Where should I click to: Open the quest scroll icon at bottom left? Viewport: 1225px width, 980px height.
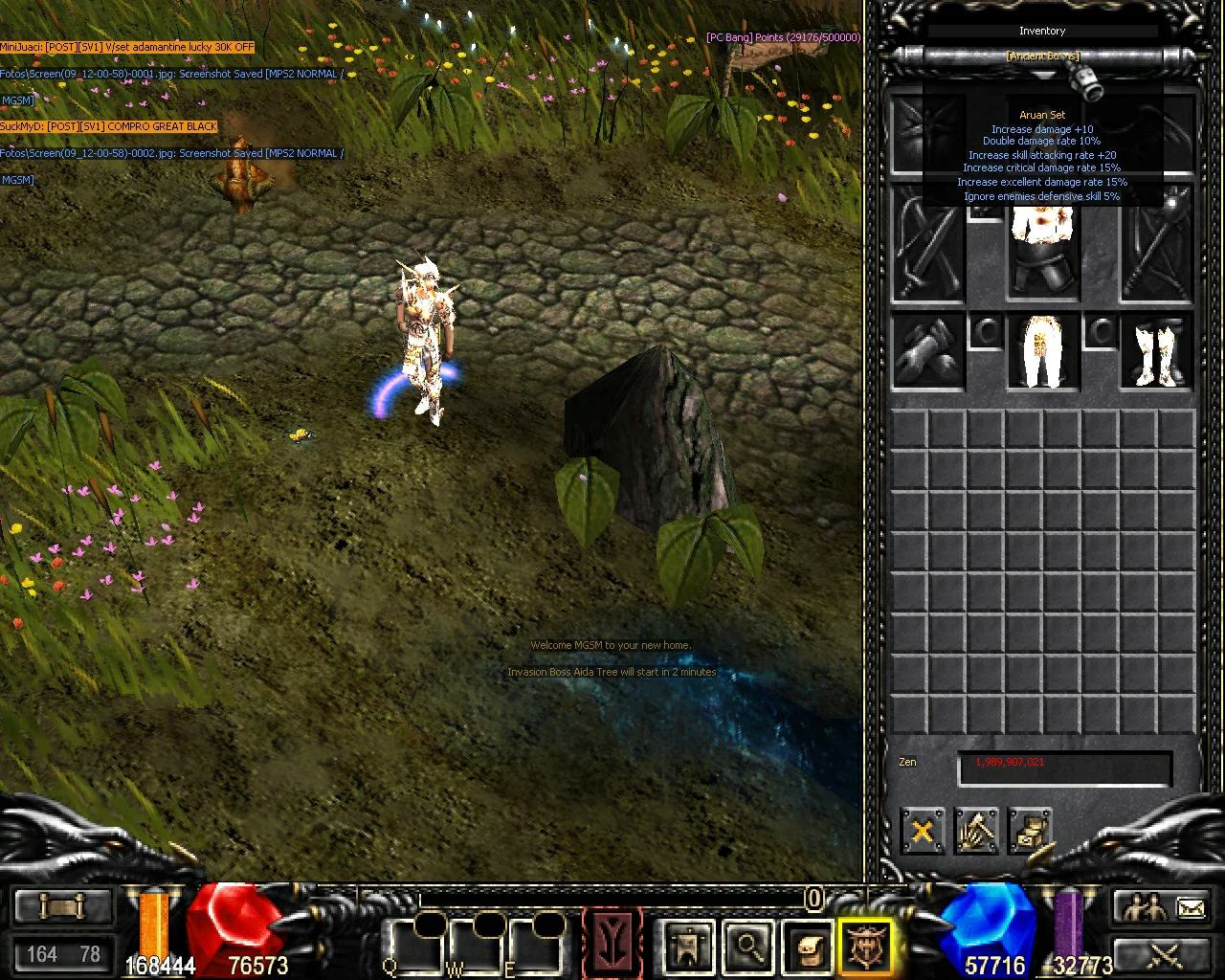62,904
